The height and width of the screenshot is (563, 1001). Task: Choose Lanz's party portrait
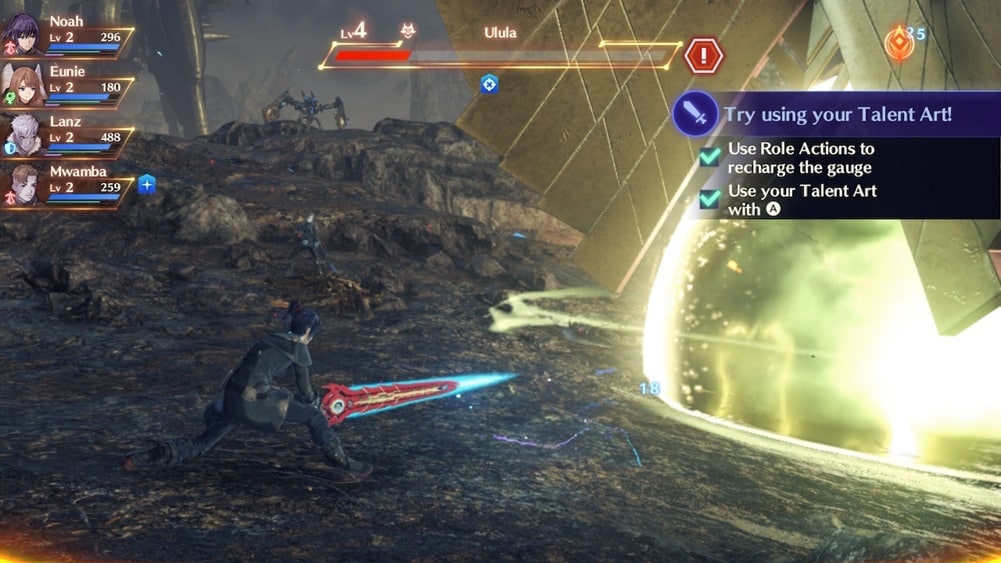point(22,134)
